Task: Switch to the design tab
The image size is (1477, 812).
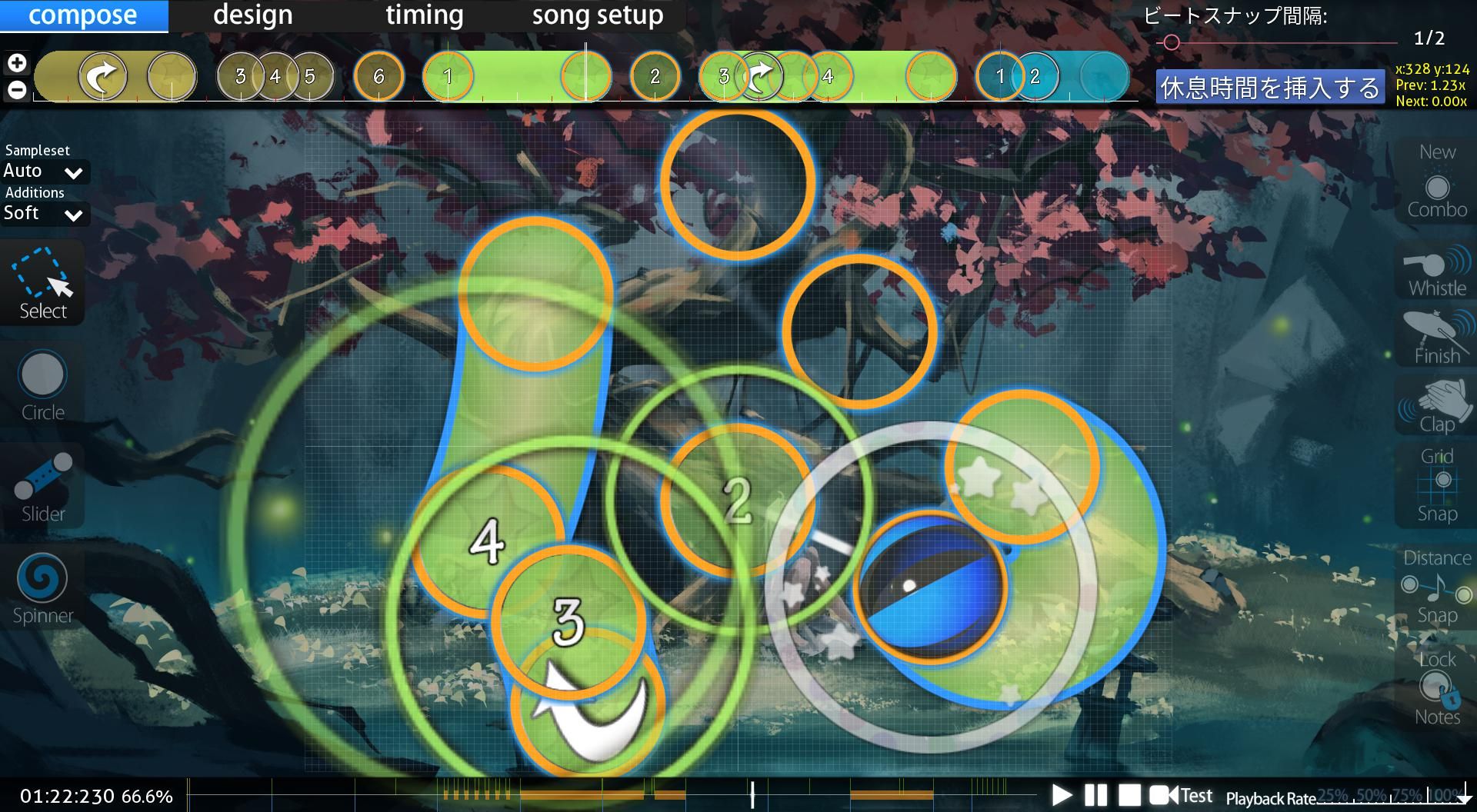Action: click(x=252, y=15)
